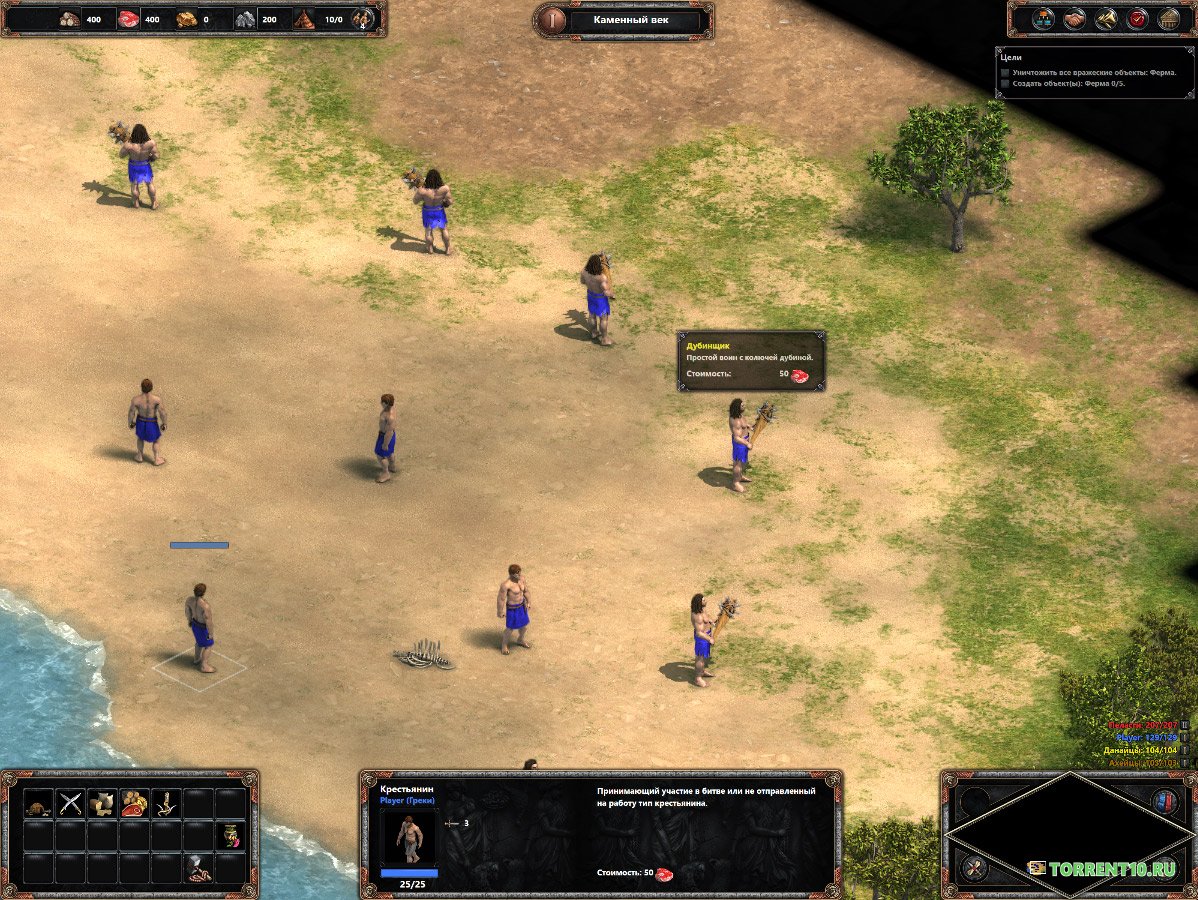Image resolution: width=1198 pixels, height=900 pixels.
Task: Open the tech tree button
Action: click(1043, 19)
